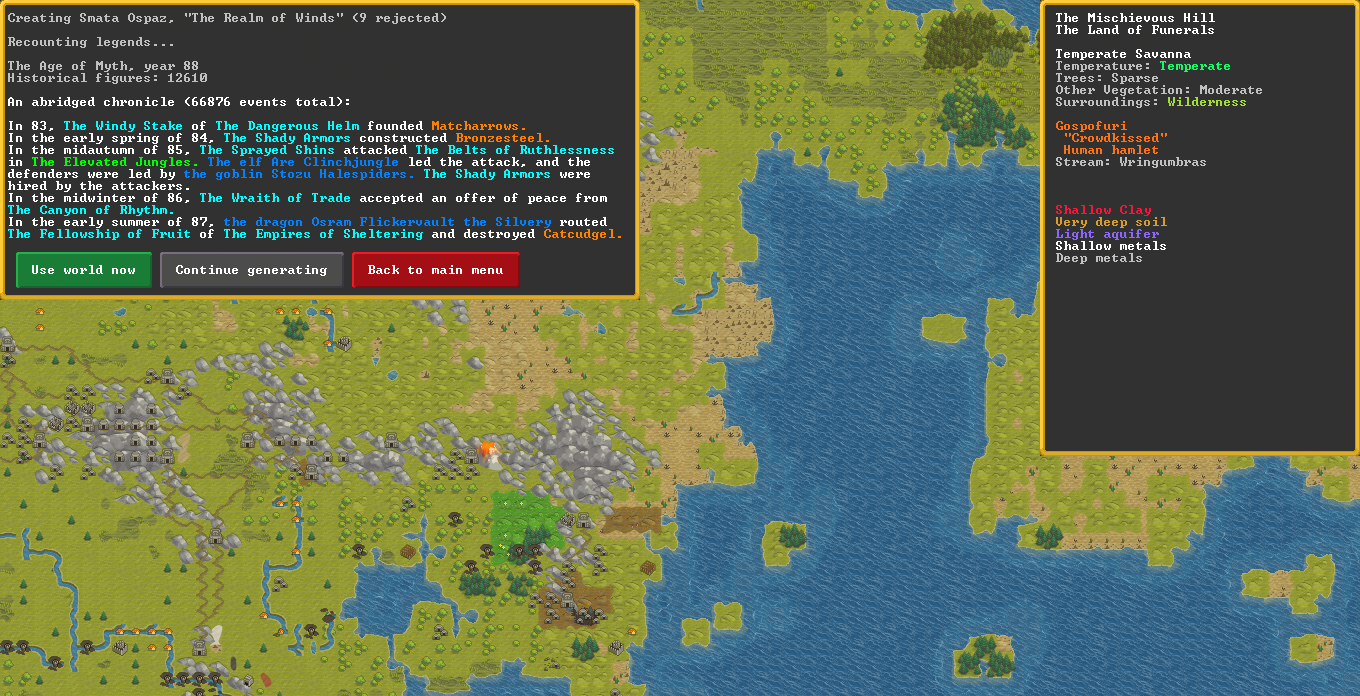Go back to main menu

(435, 270)
